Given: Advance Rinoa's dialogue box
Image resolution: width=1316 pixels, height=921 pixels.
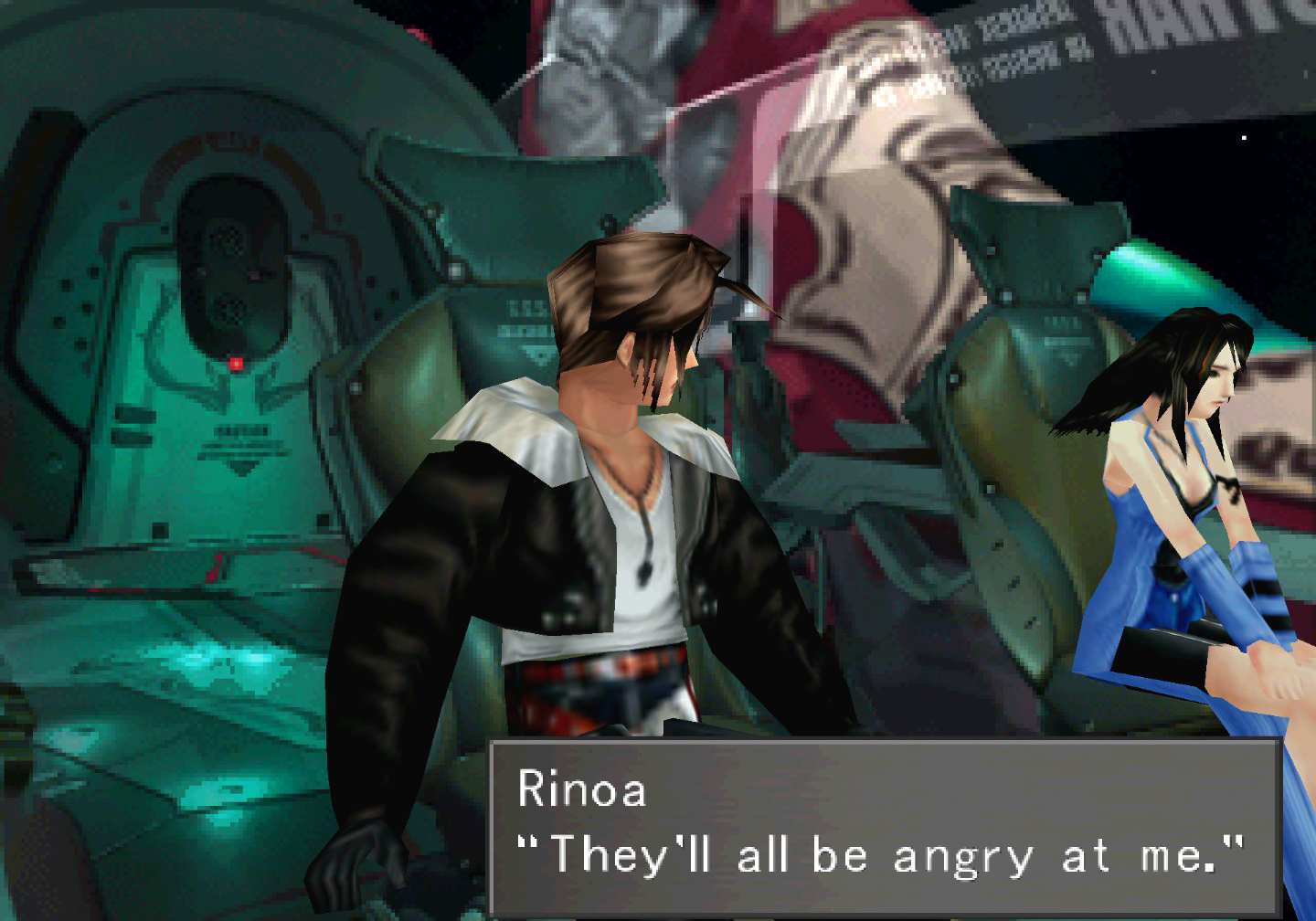Looking at the screenshot, I should pos(883,827).
